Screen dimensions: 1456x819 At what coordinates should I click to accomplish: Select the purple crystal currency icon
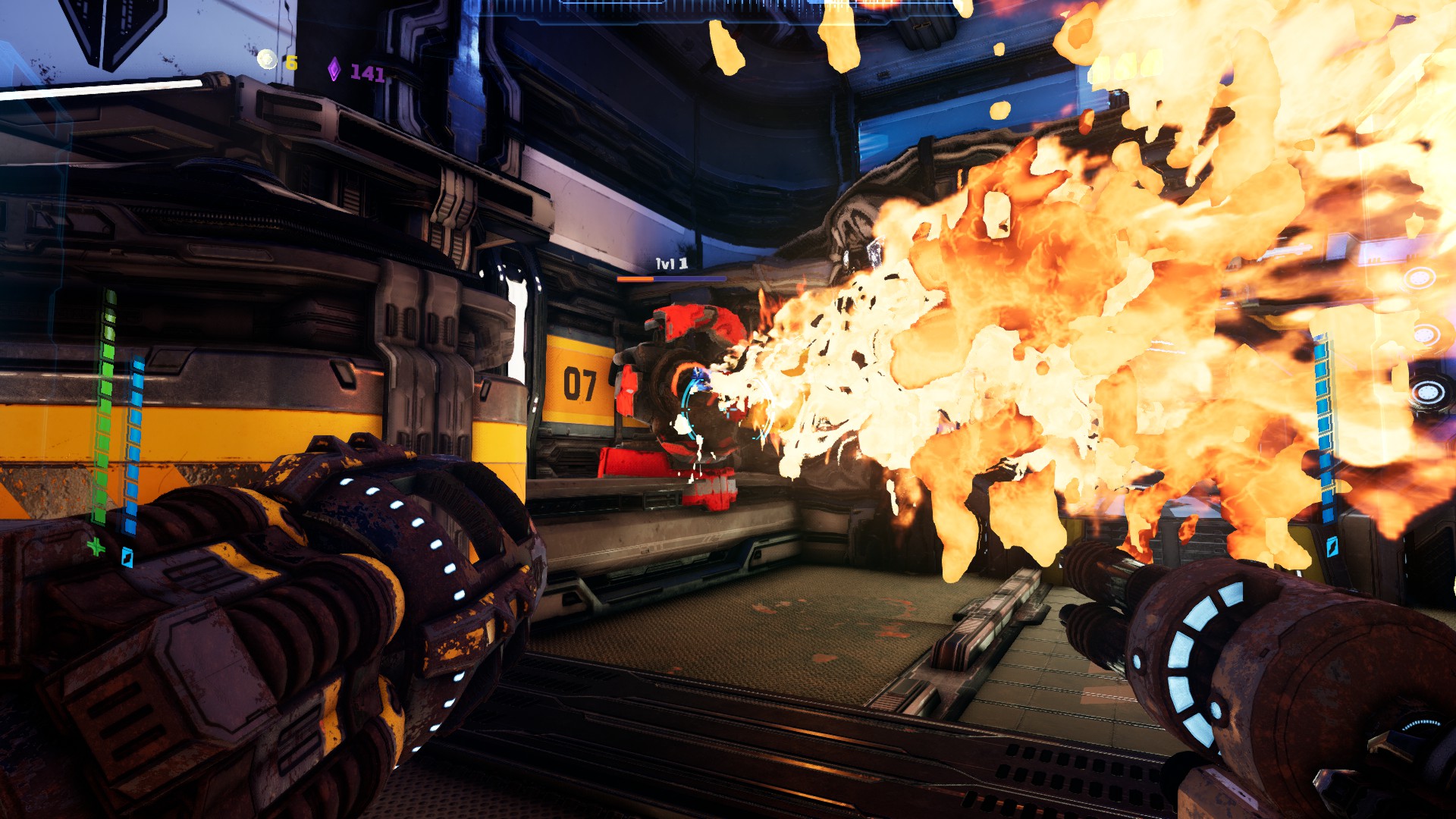click(x=334, y=70)
